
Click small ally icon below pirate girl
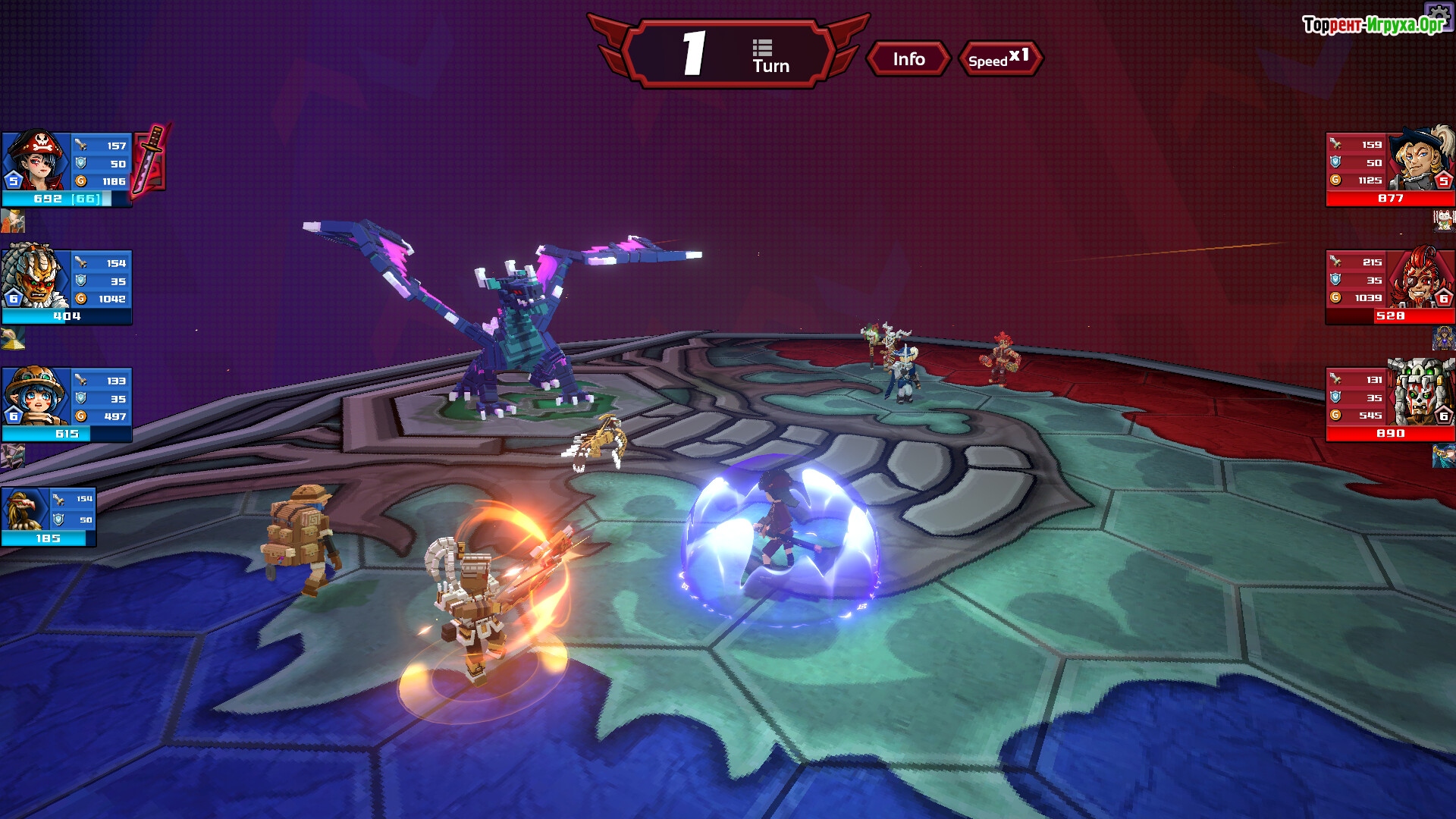tap(13, 221)
